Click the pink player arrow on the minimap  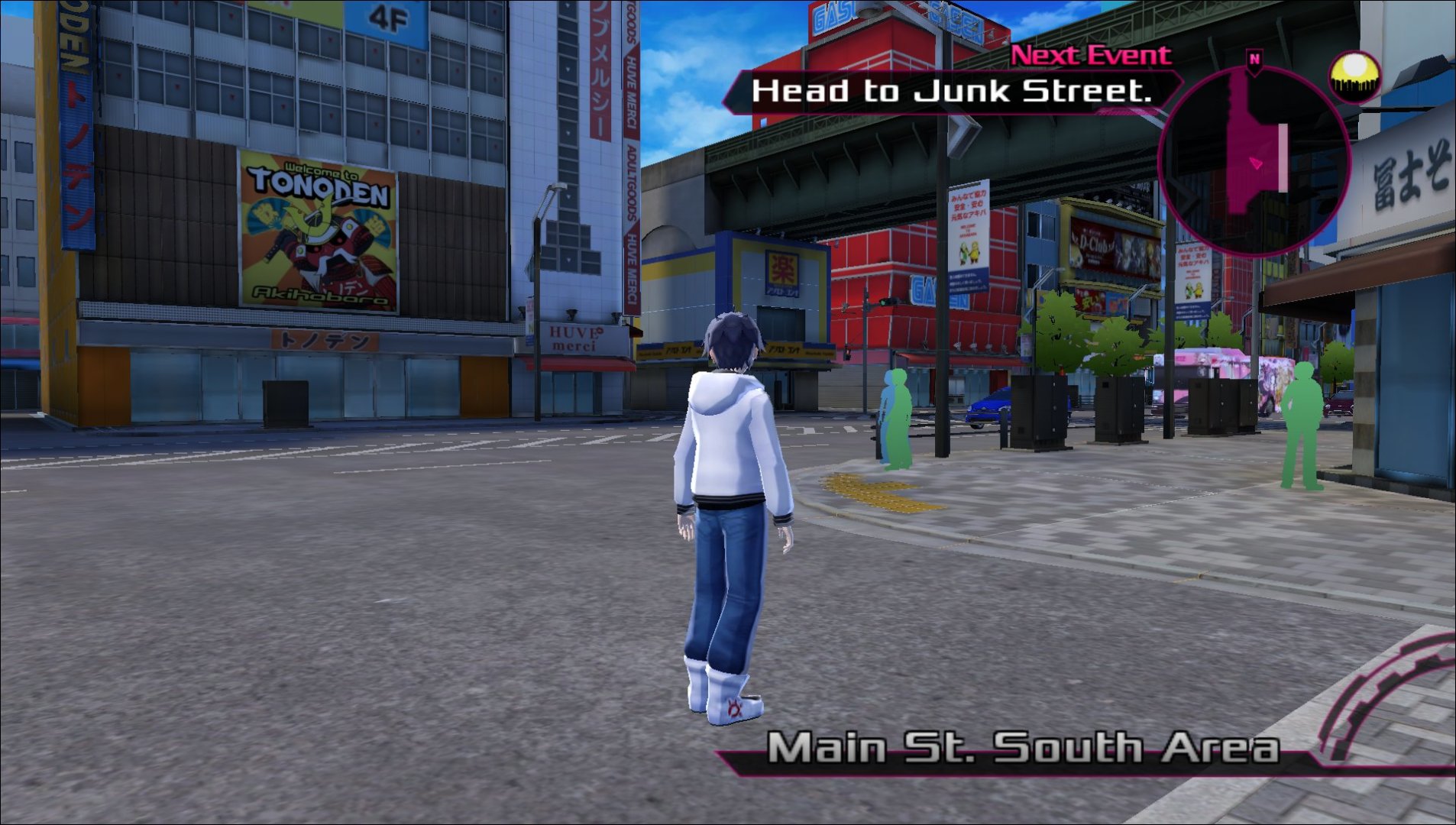click(1257, 163)
